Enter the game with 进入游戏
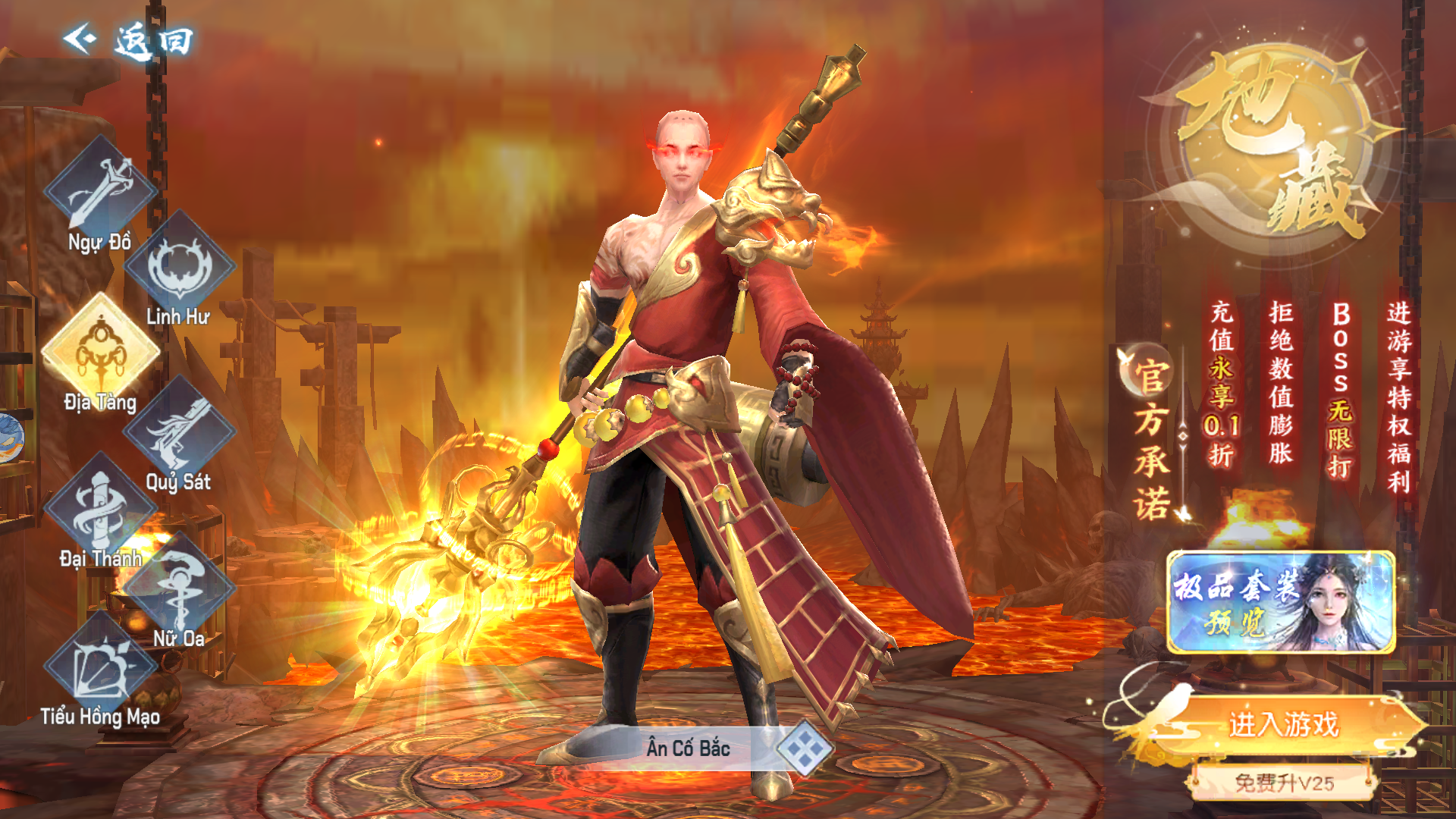Screen dimensions: 1456x819 tap(1283, 725)
